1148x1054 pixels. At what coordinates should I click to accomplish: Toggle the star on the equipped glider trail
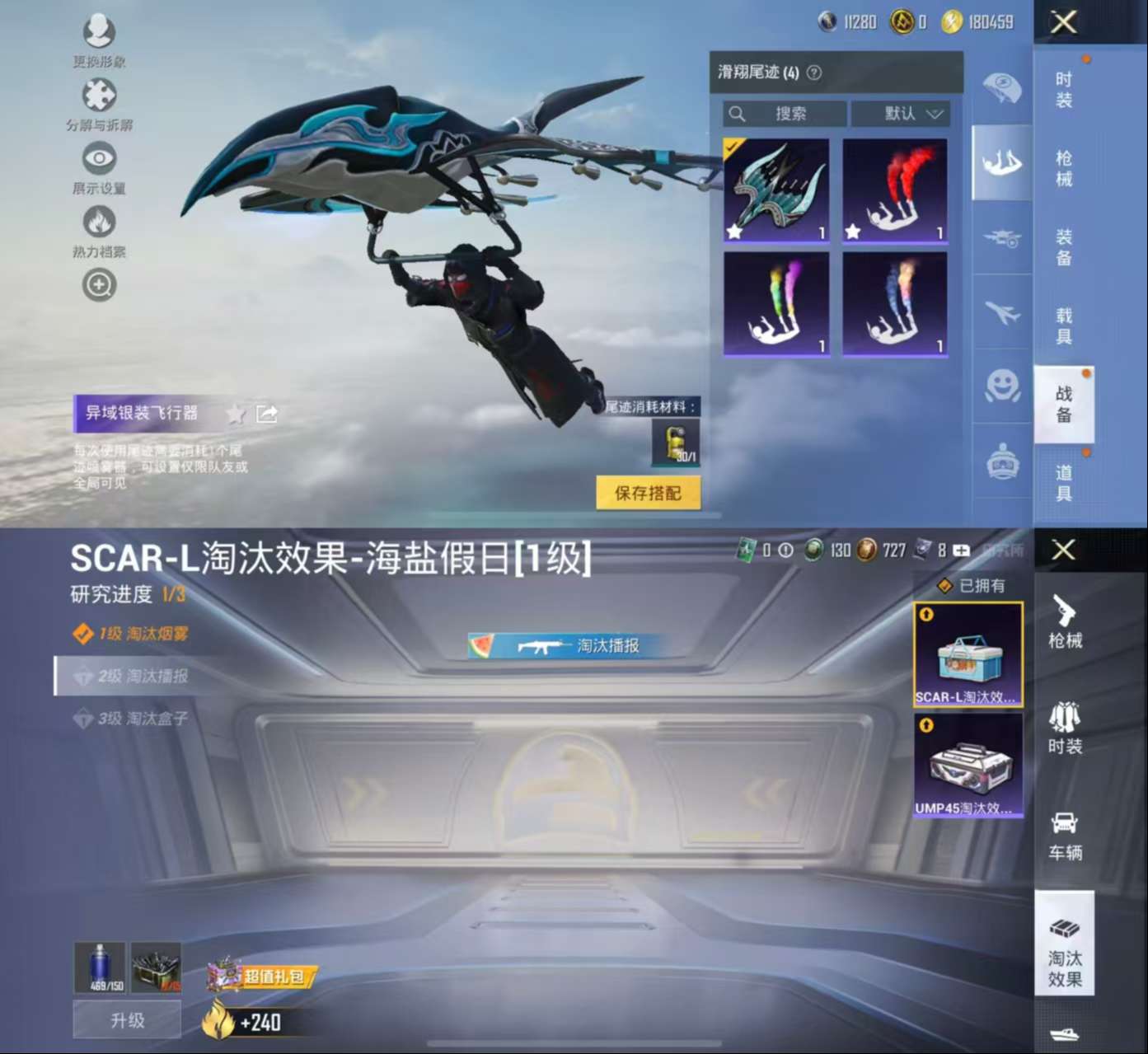click(x=733, y=232)
